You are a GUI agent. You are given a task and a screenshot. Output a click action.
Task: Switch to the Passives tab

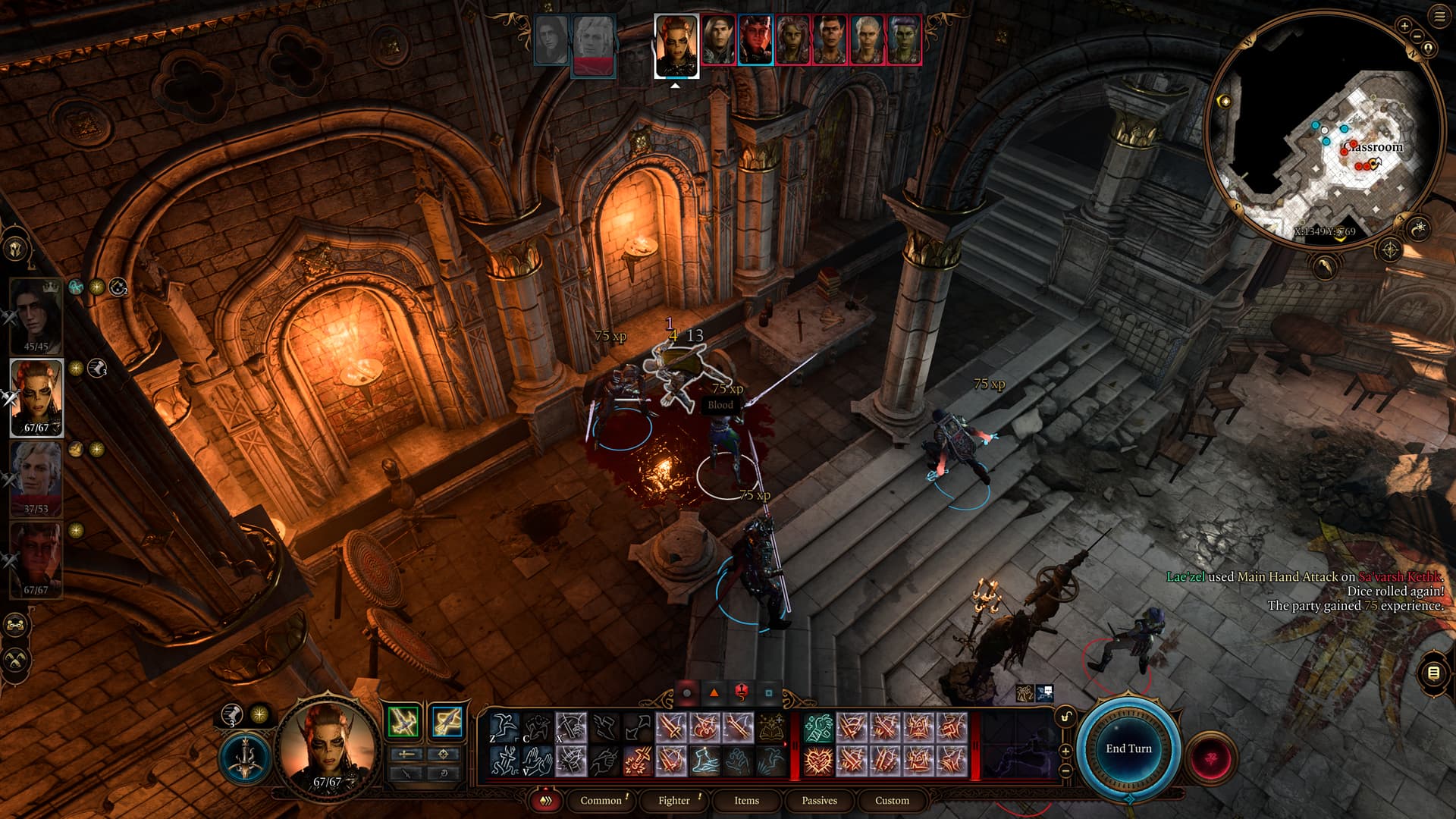click(x=819, y=800)
